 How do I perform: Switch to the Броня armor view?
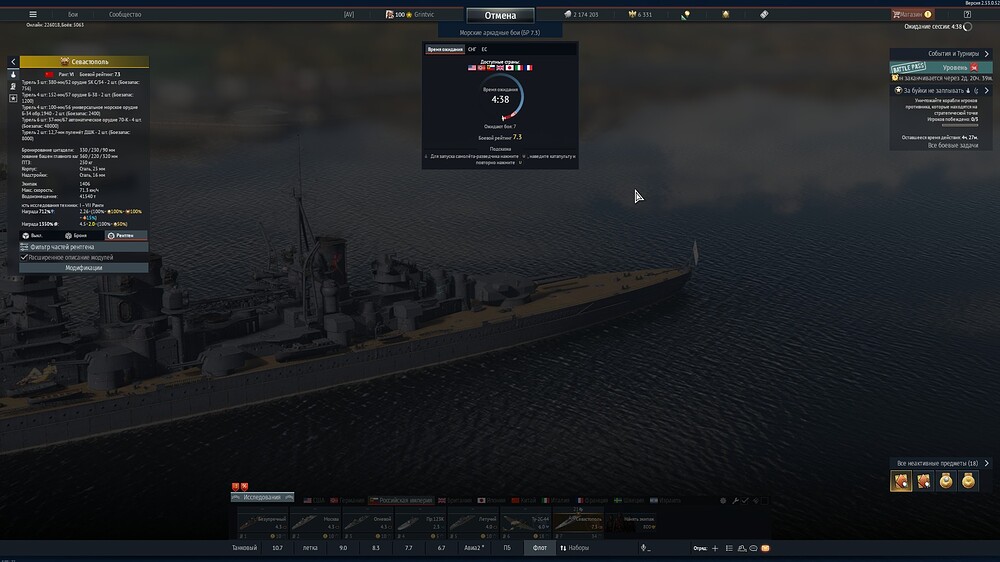click(77, 235)
